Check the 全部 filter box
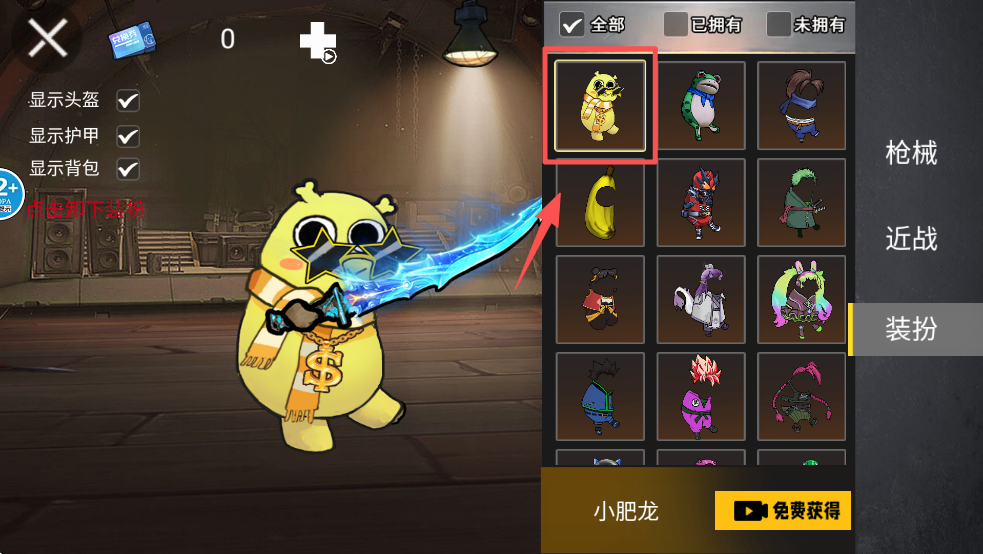 (x=573, y=23)
